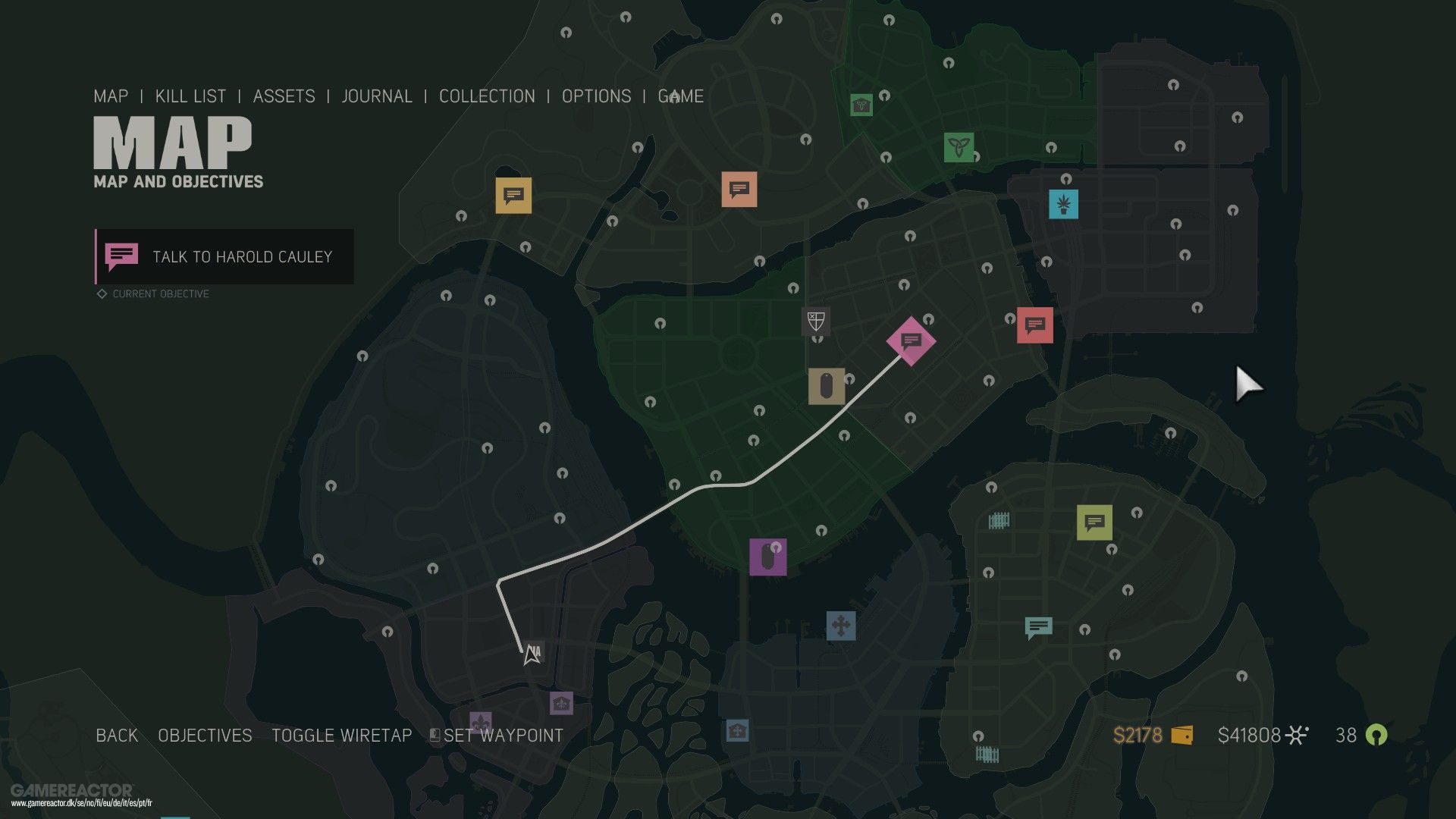Click the green circle icon next to 38
This screenshot has width=1456, height=819.
[x=1377, y=735]
